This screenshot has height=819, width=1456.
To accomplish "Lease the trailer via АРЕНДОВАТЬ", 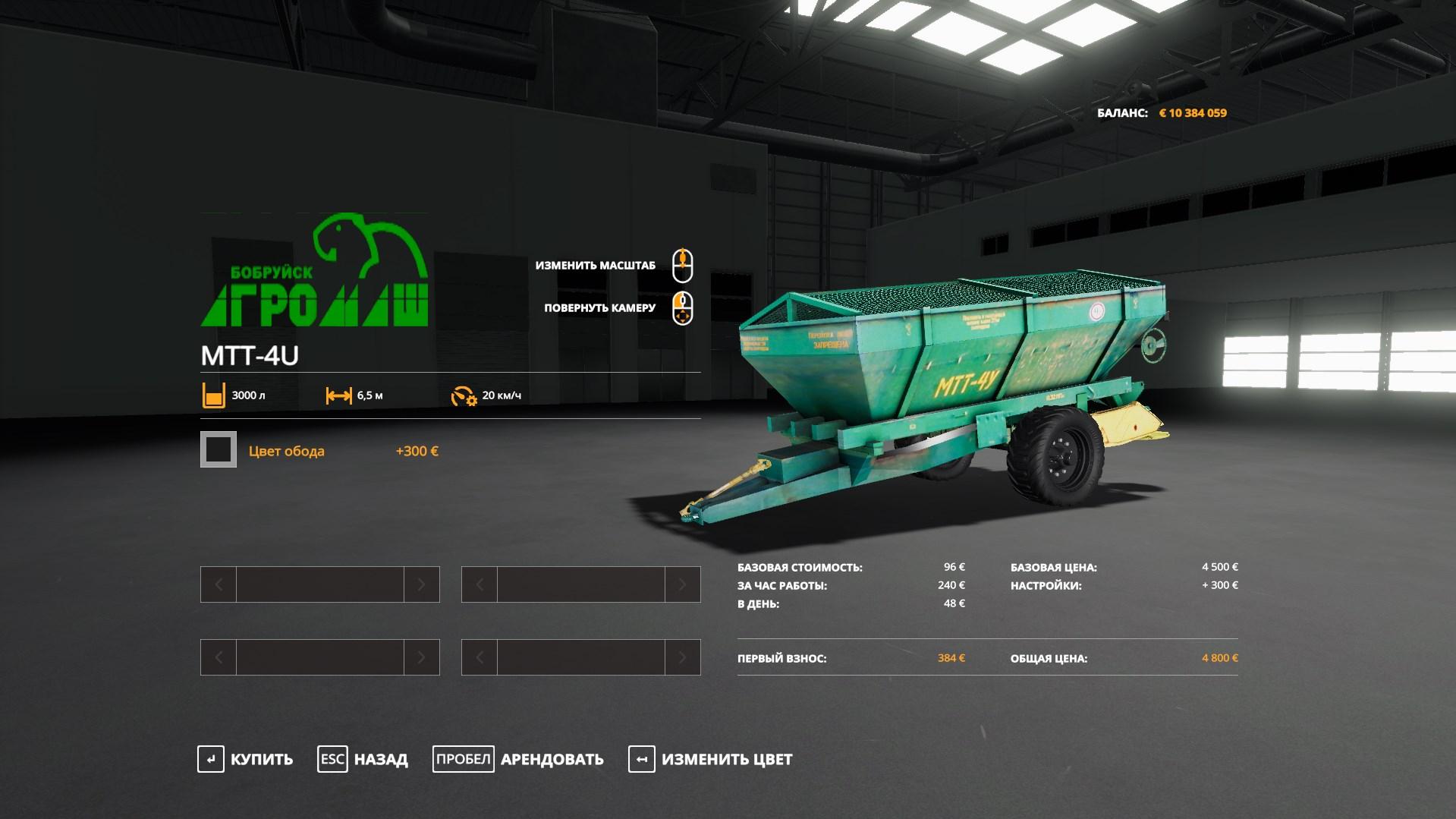I will (x=519, y=759).
